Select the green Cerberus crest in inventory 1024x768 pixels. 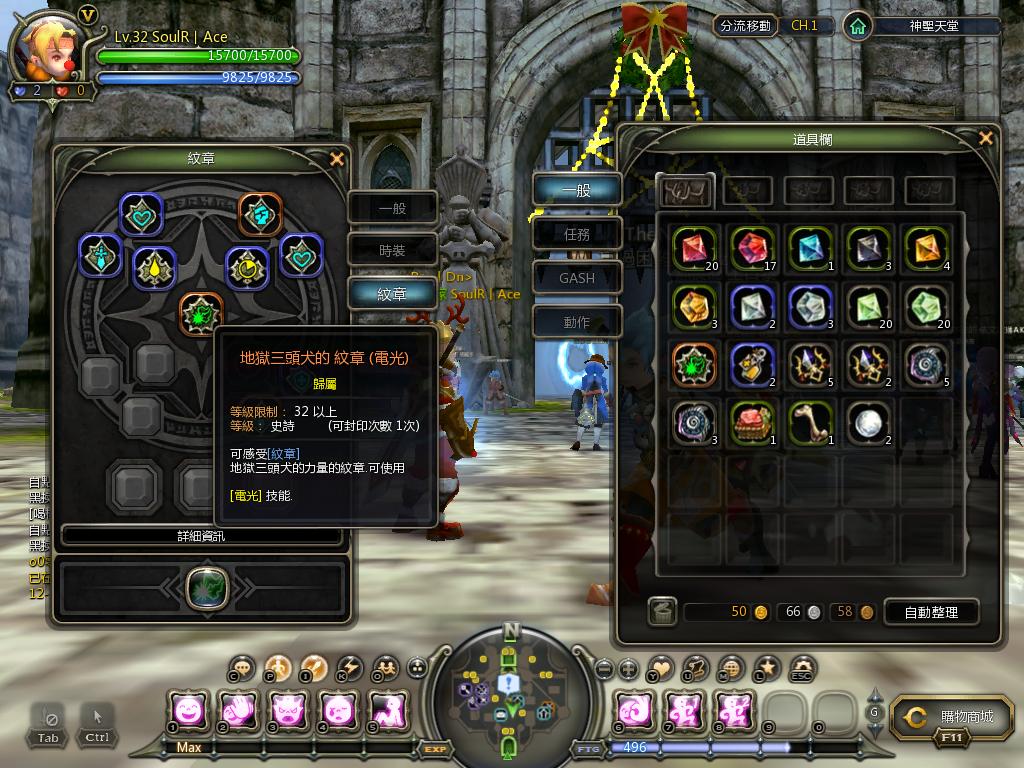point(691,364)
